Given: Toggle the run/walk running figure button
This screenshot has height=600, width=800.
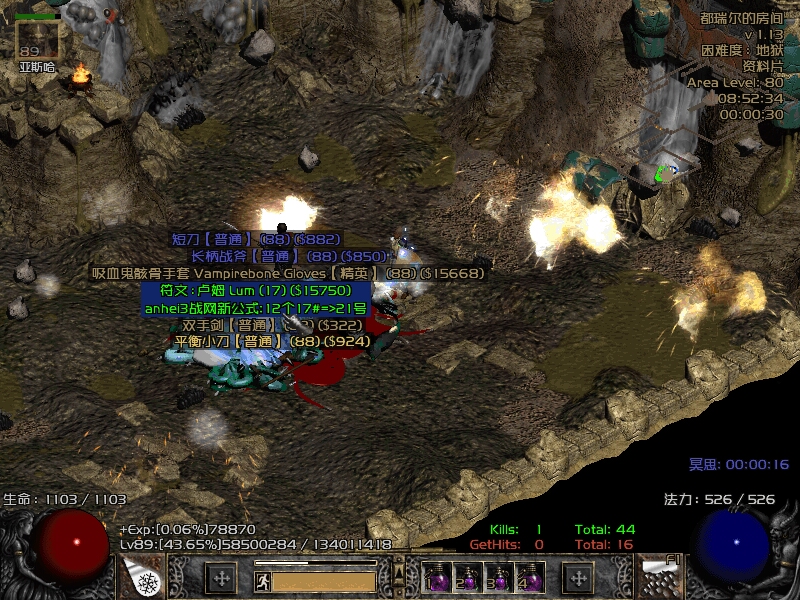Looking at the screenshot, I should (261, 579).
